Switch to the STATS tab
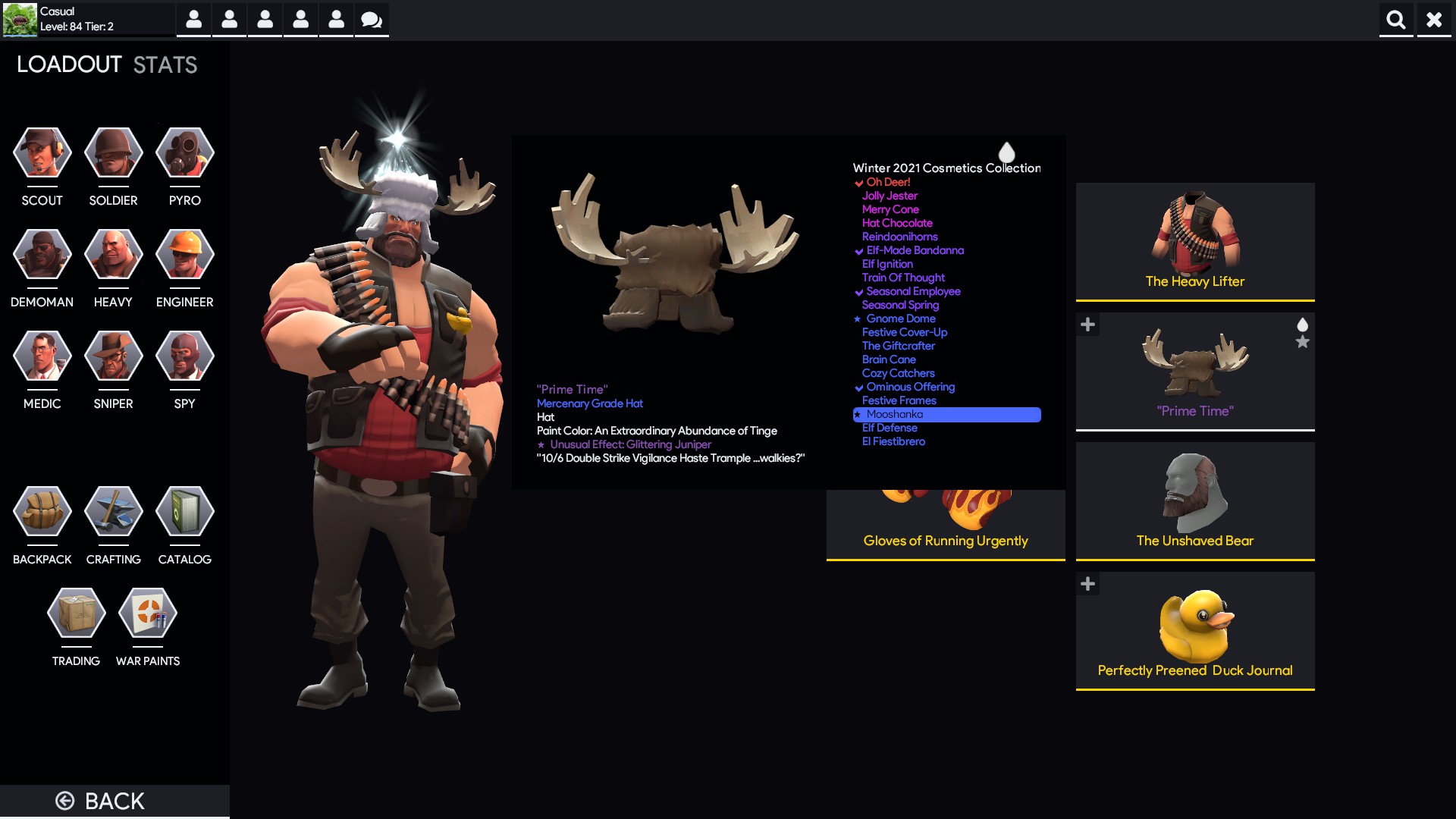The image size is (1456, 819). 164,64
